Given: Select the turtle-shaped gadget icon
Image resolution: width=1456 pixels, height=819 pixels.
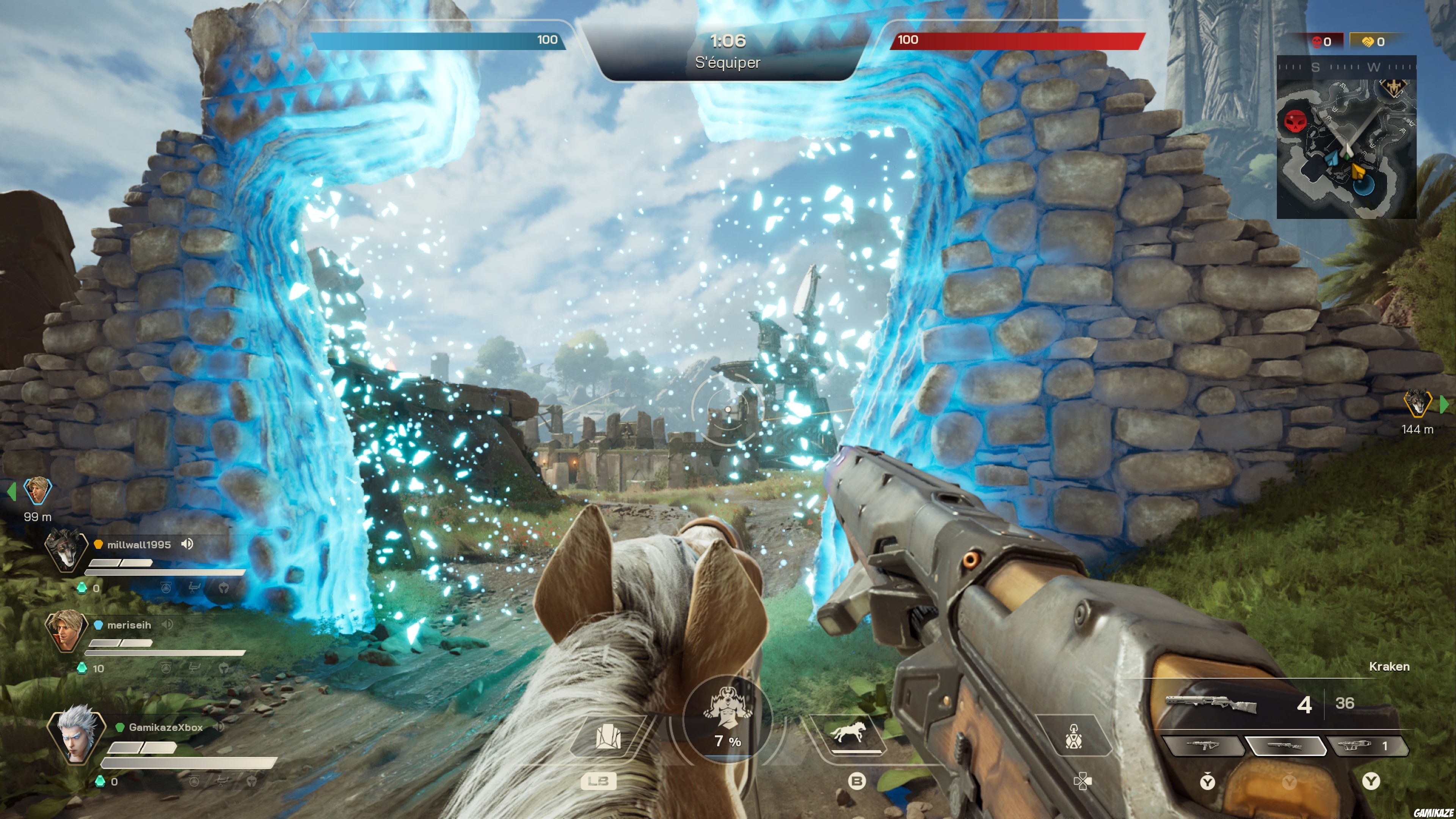Looking at the screenshot, I should click(x=1073, y=736).
